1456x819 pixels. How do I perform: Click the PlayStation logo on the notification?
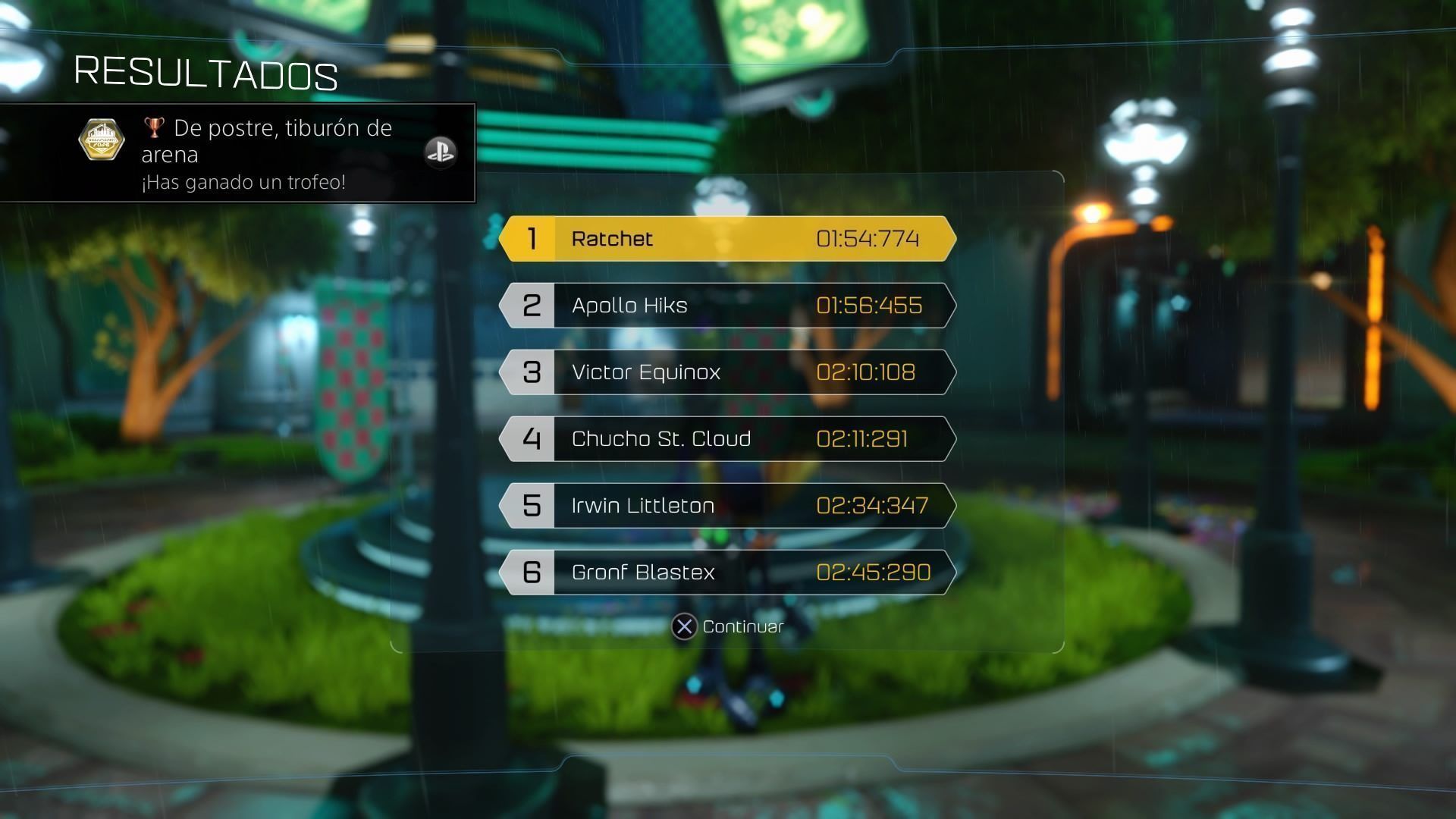tap(440, 152)
